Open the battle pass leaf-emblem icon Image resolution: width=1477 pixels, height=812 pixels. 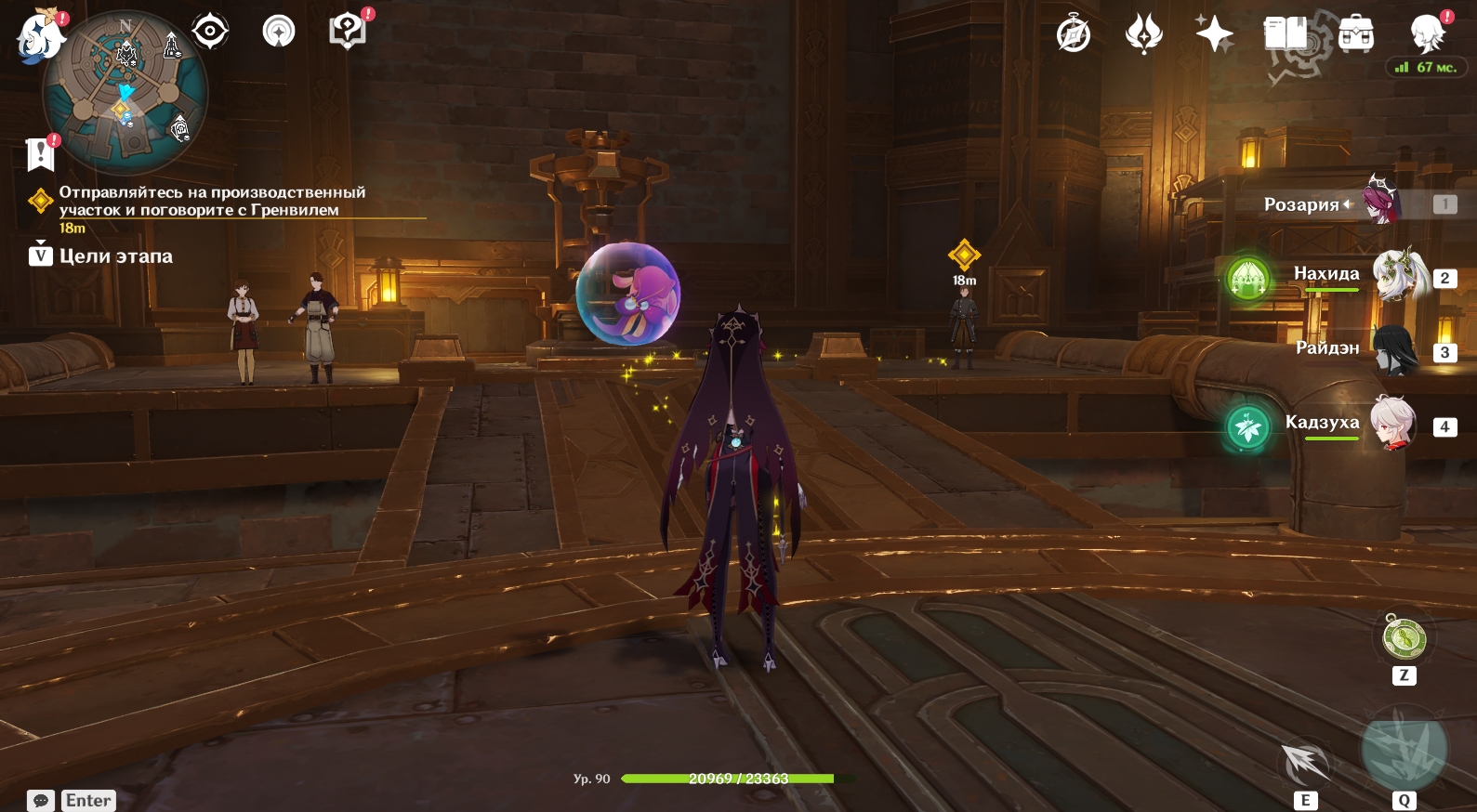[x=1143, y=35]
